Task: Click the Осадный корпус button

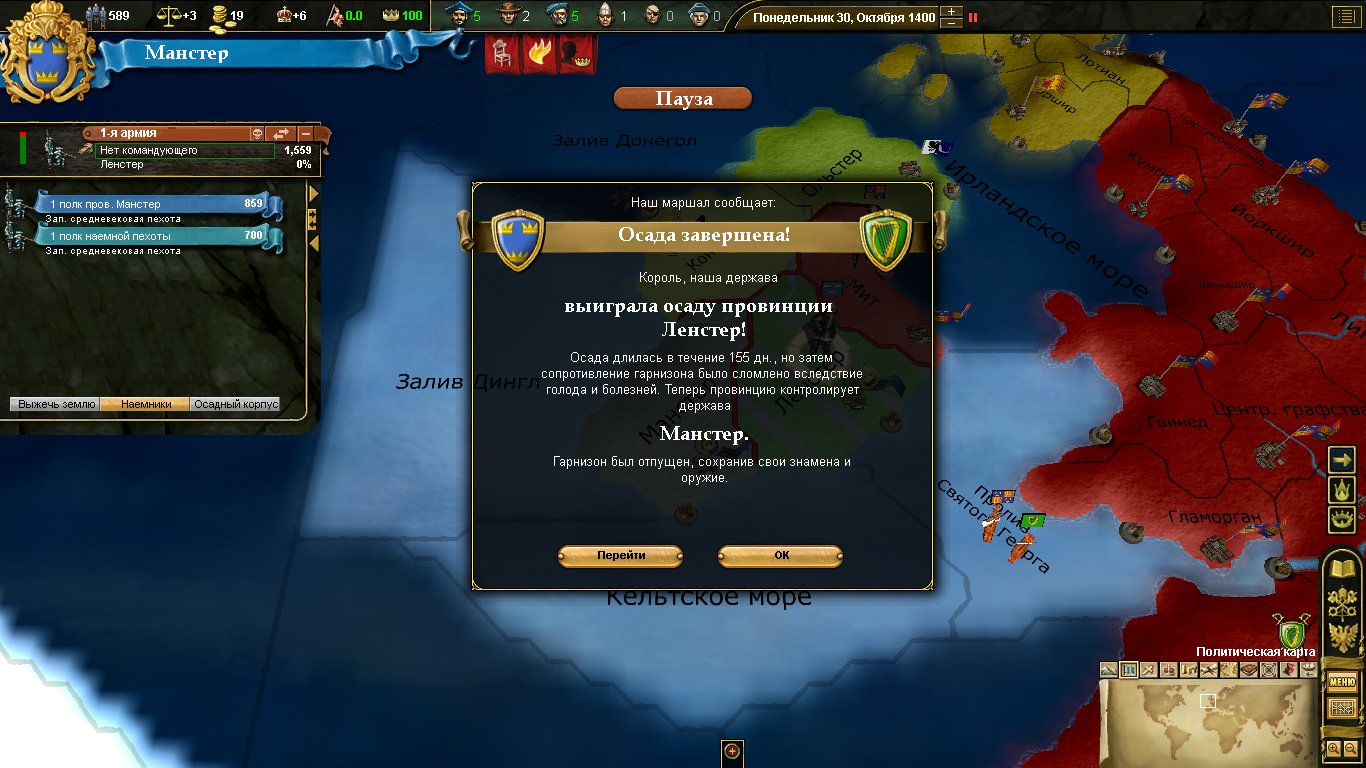Action: (235, 405)
